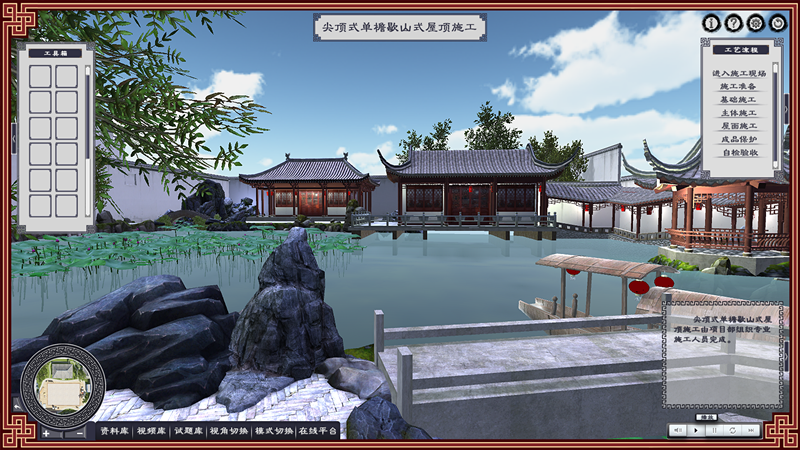Open the 资料库 resource library

click(x=114, y=431)
